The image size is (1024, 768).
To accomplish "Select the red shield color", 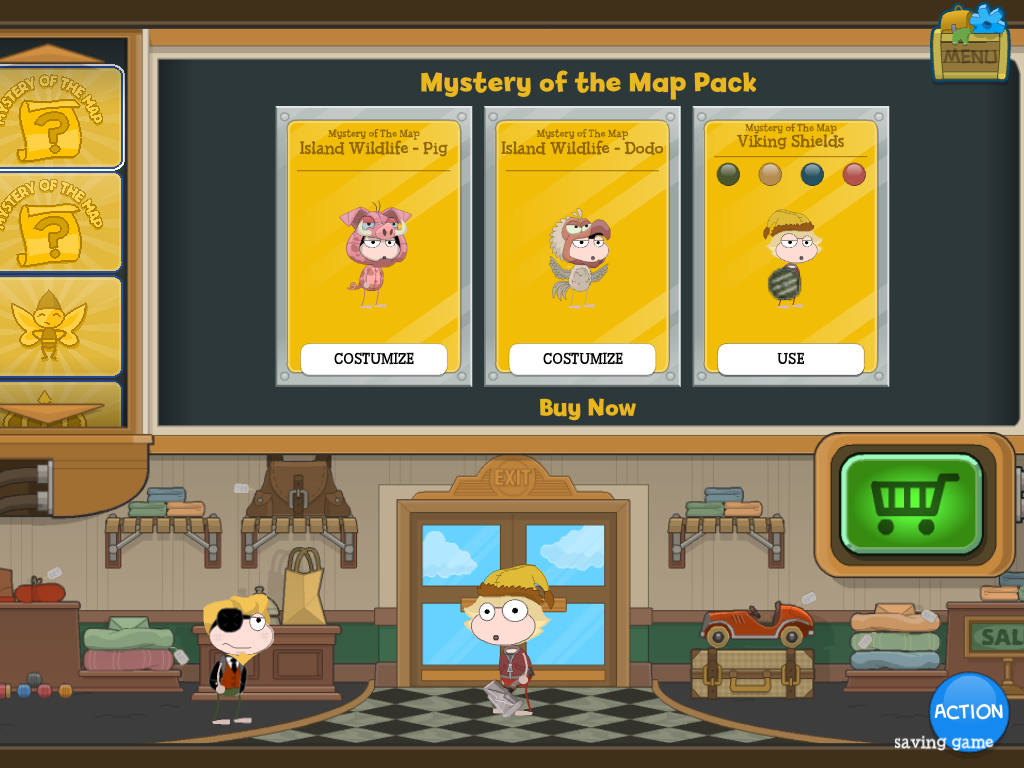I will [x=853, y=174].
